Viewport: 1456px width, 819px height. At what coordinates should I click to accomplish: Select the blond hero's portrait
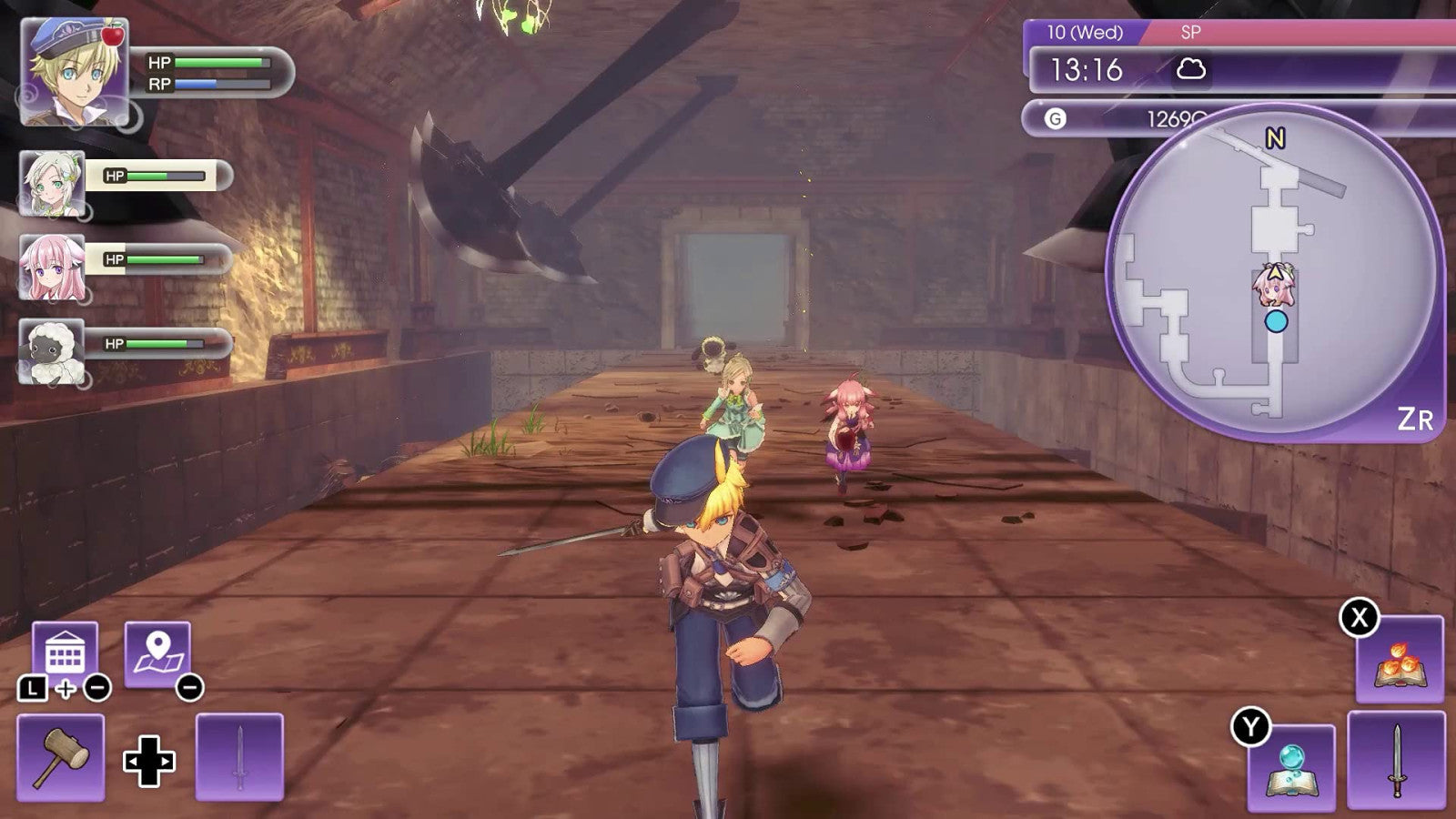(x=75, y=71)
